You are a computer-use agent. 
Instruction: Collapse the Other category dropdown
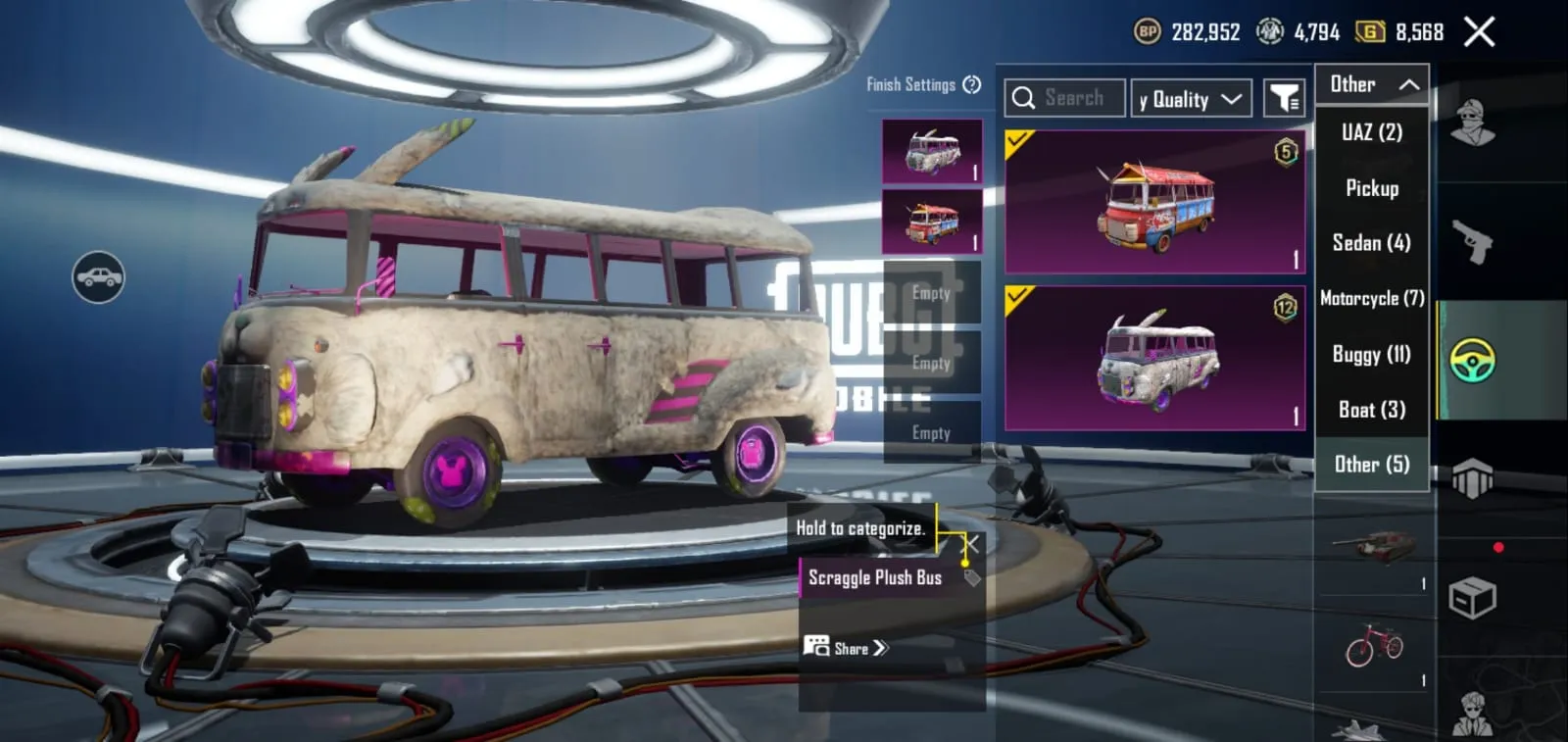click(1372, 85)
